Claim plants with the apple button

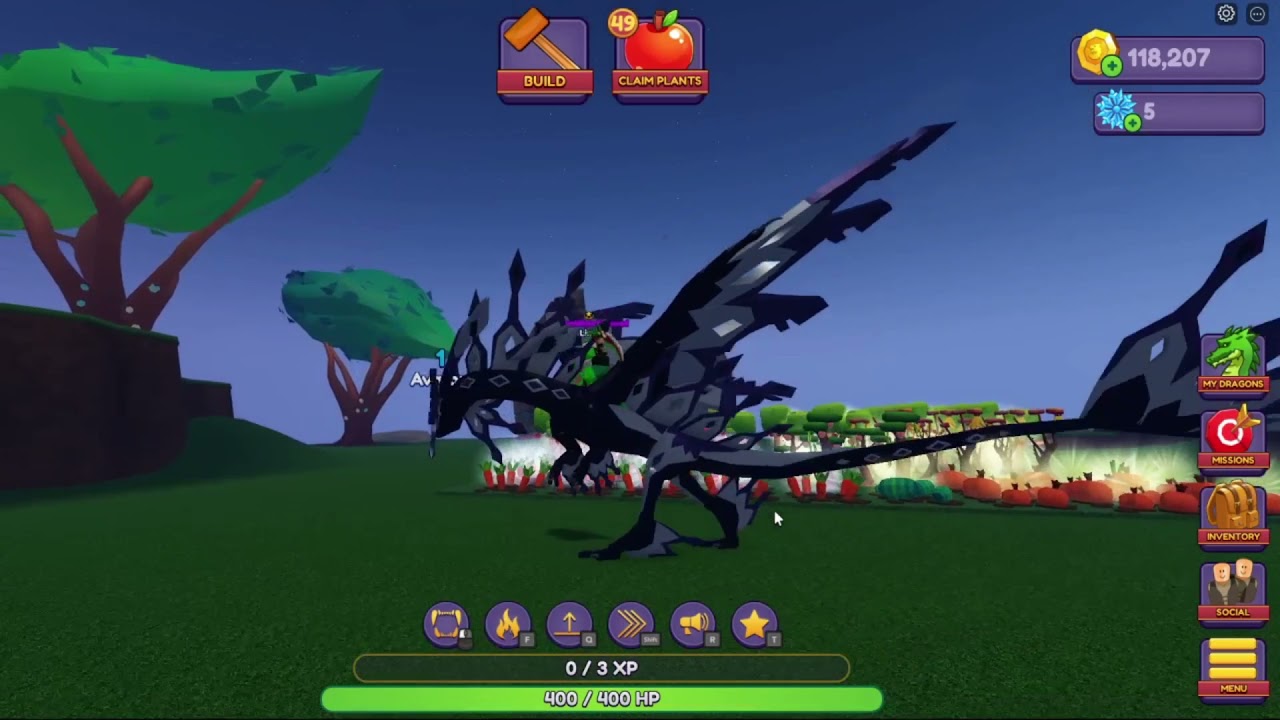659,58
